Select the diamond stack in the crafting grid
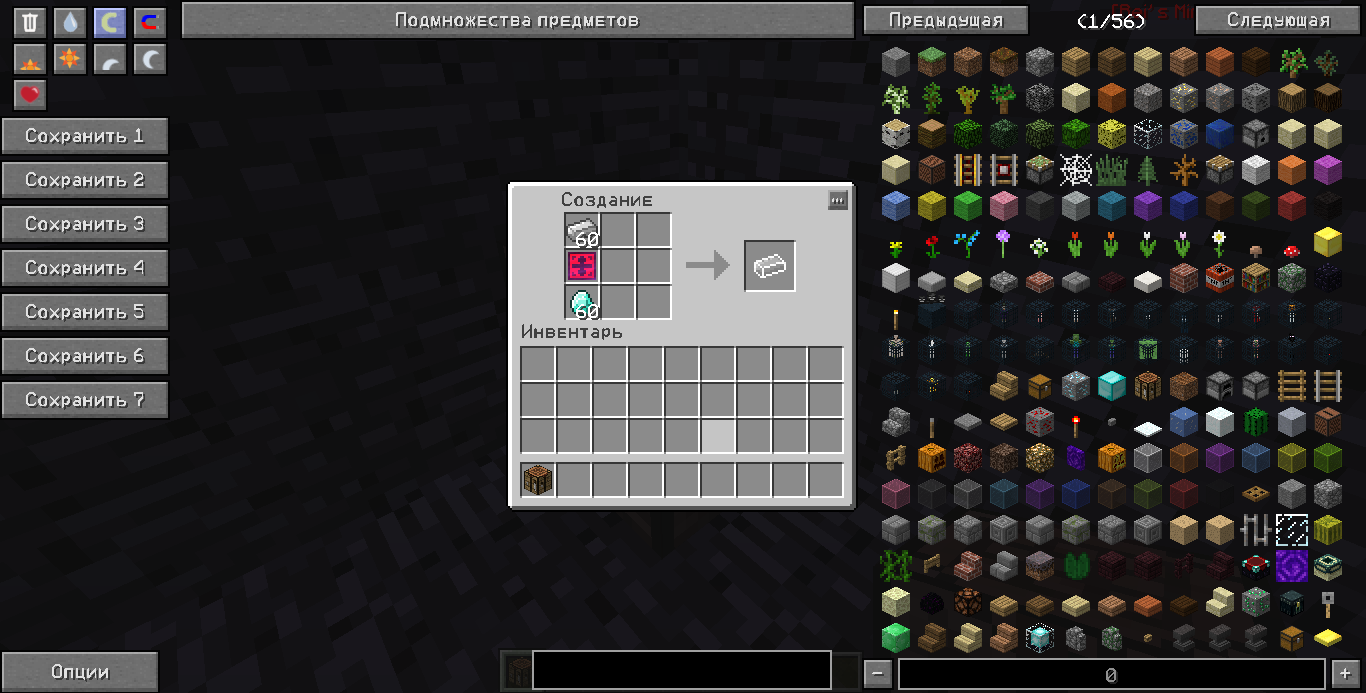 [581, 302]
